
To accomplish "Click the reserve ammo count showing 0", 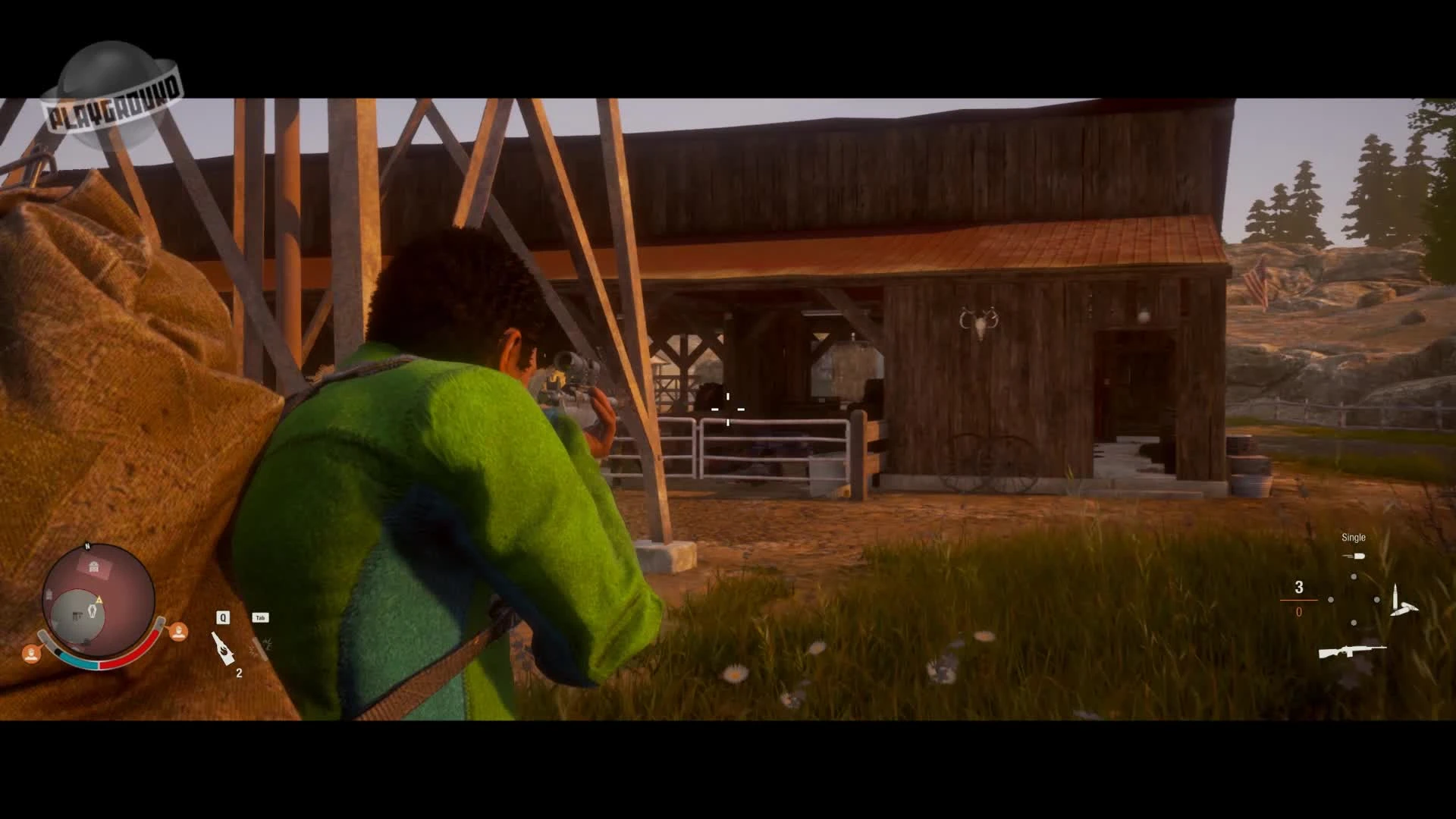I will [x=1299, y=611].
